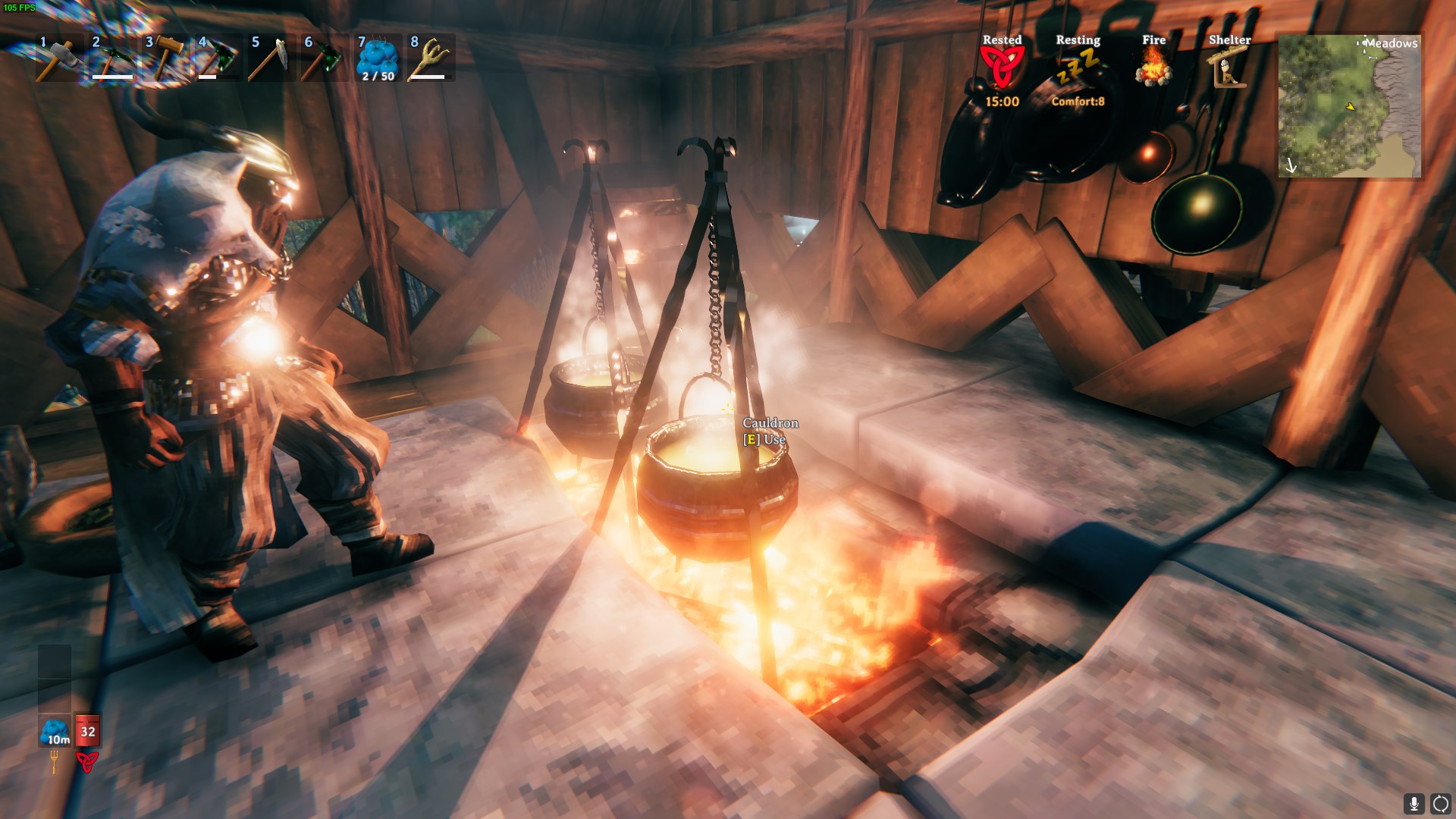
Task: Select the pickaxe in hotbar slot 2
Action: [x=110, y=58]
